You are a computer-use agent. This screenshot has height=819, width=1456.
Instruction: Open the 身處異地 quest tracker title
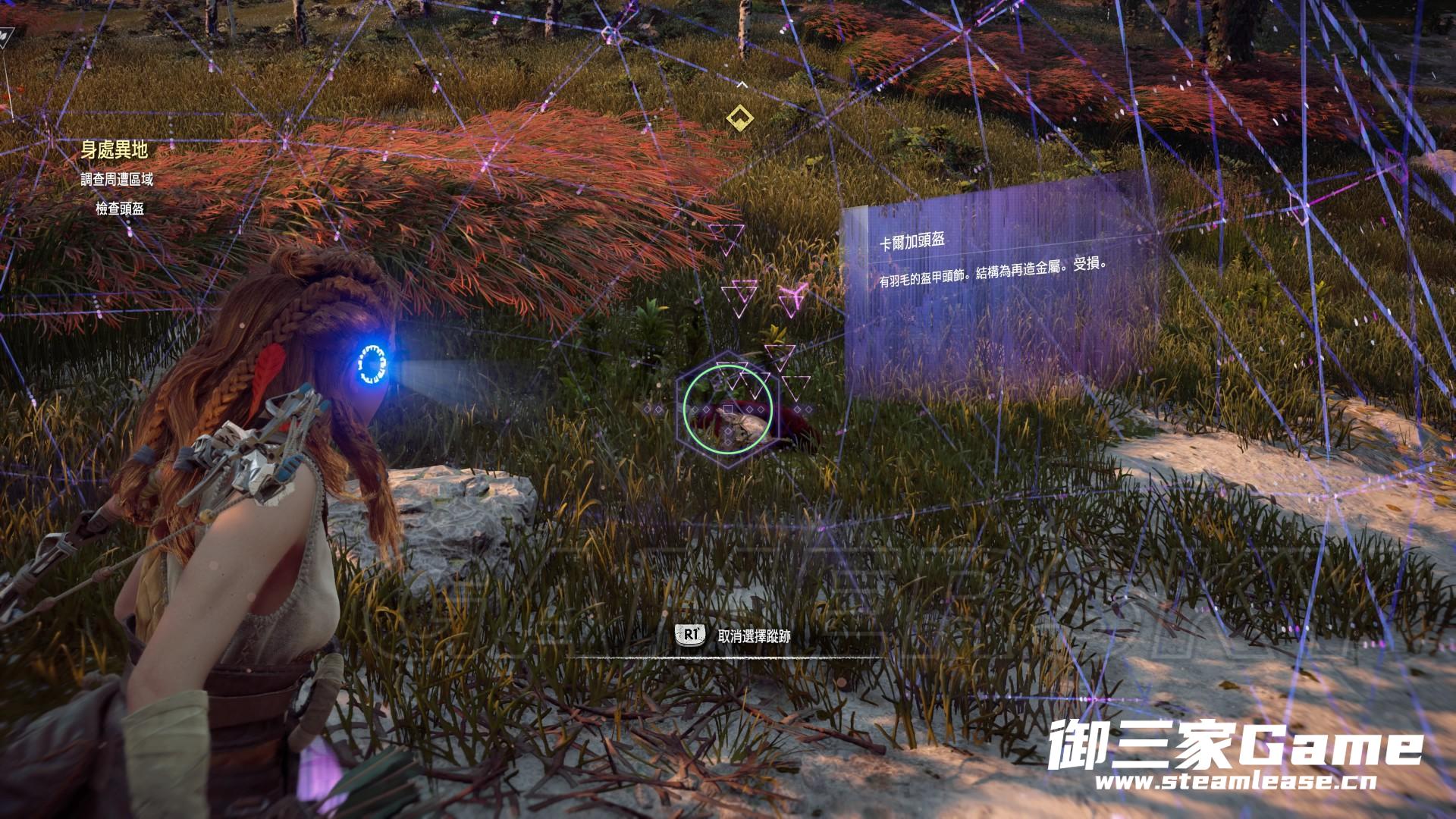pos(114,150)
